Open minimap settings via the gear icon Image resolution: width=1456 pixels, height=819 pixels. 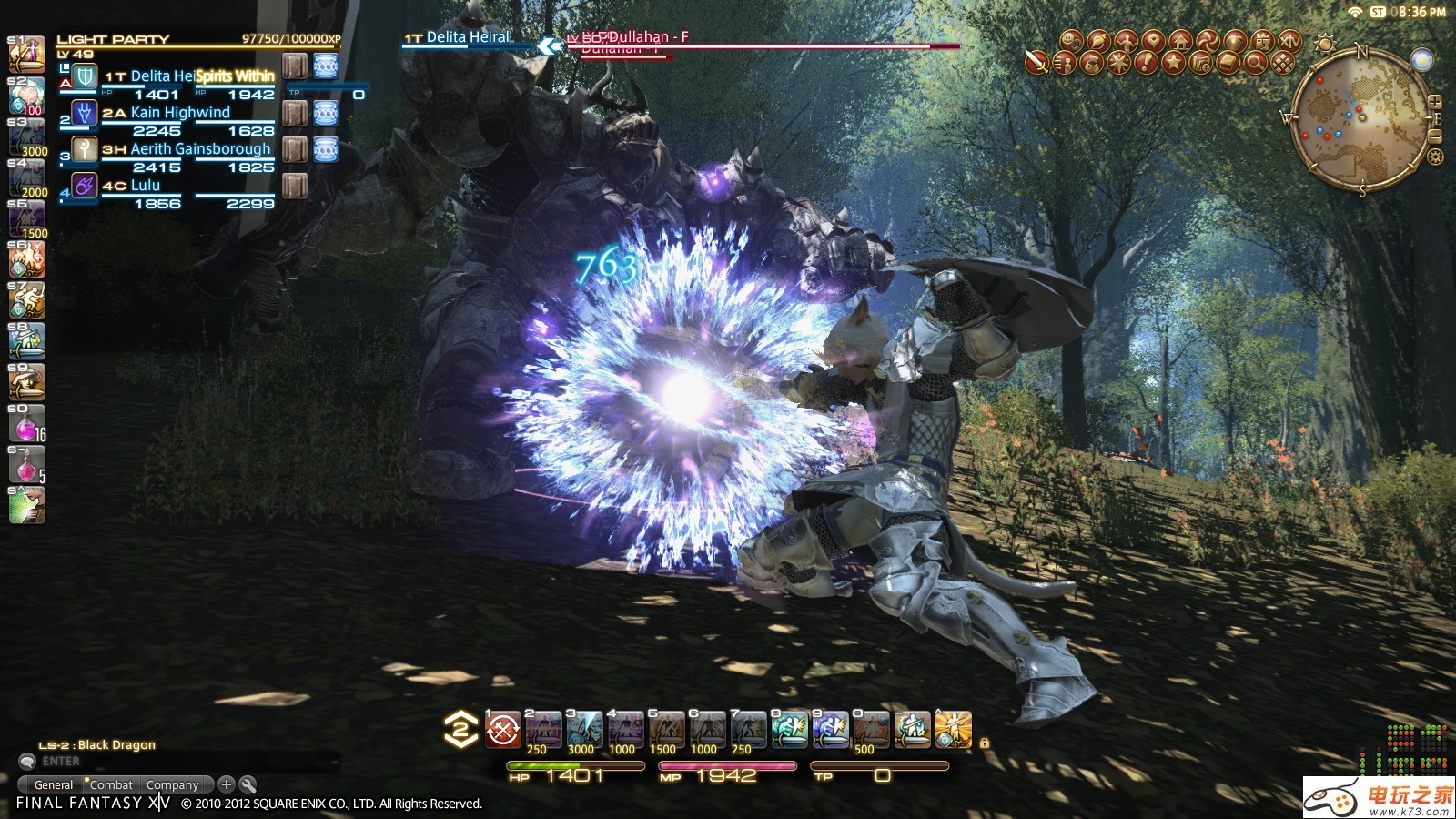1435,157
